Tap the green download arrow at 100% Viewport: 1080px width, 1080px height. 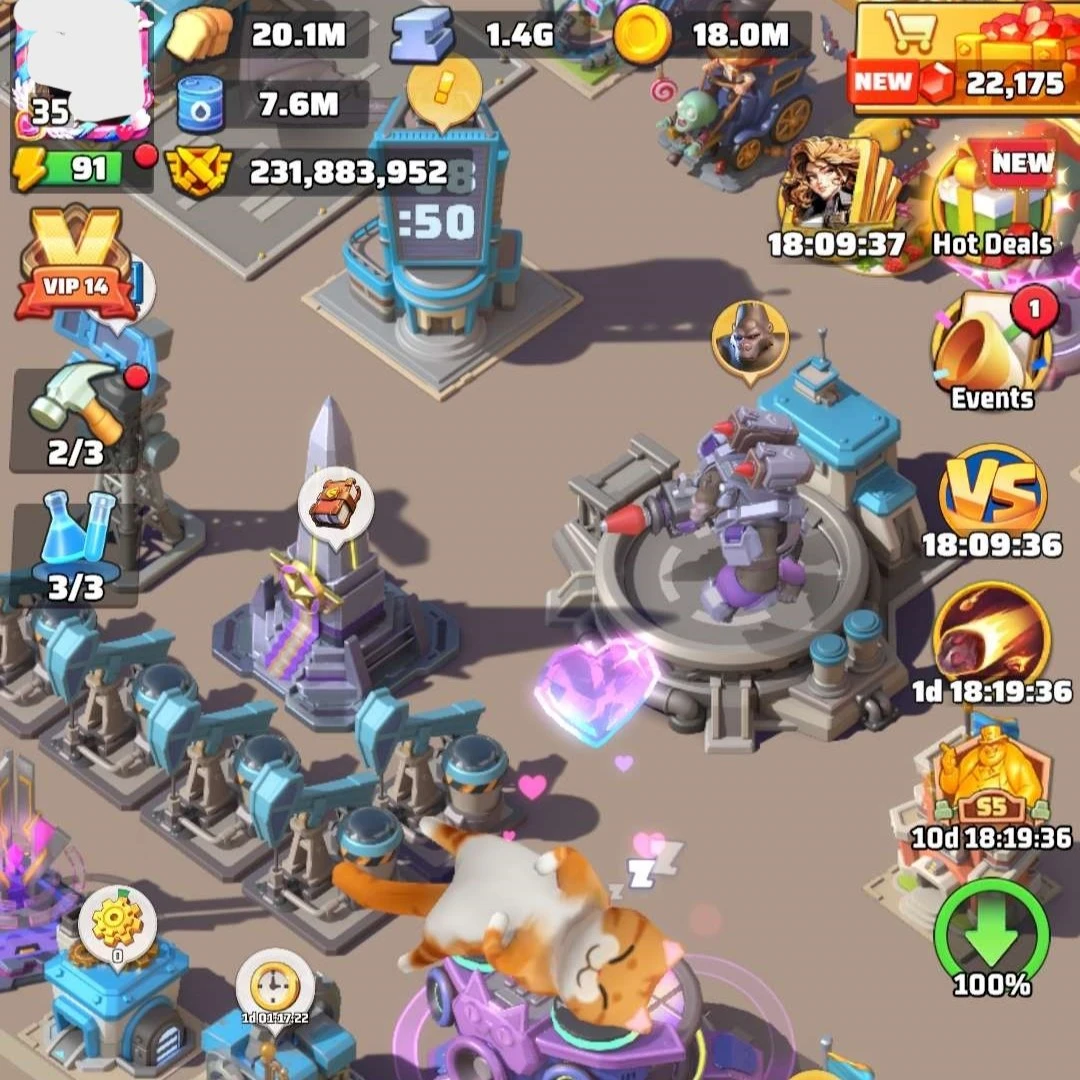click(x=991, y=937)
